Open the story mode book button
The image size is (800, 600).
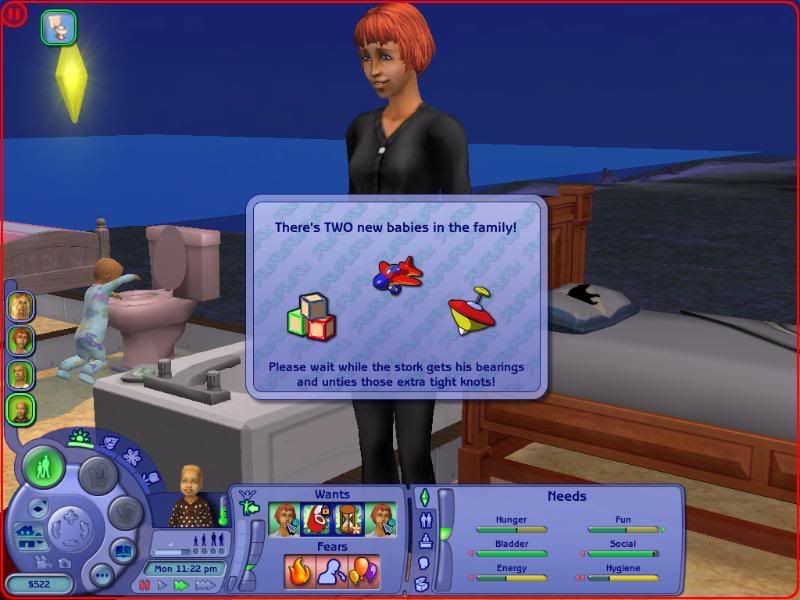(x=121, y=551)
